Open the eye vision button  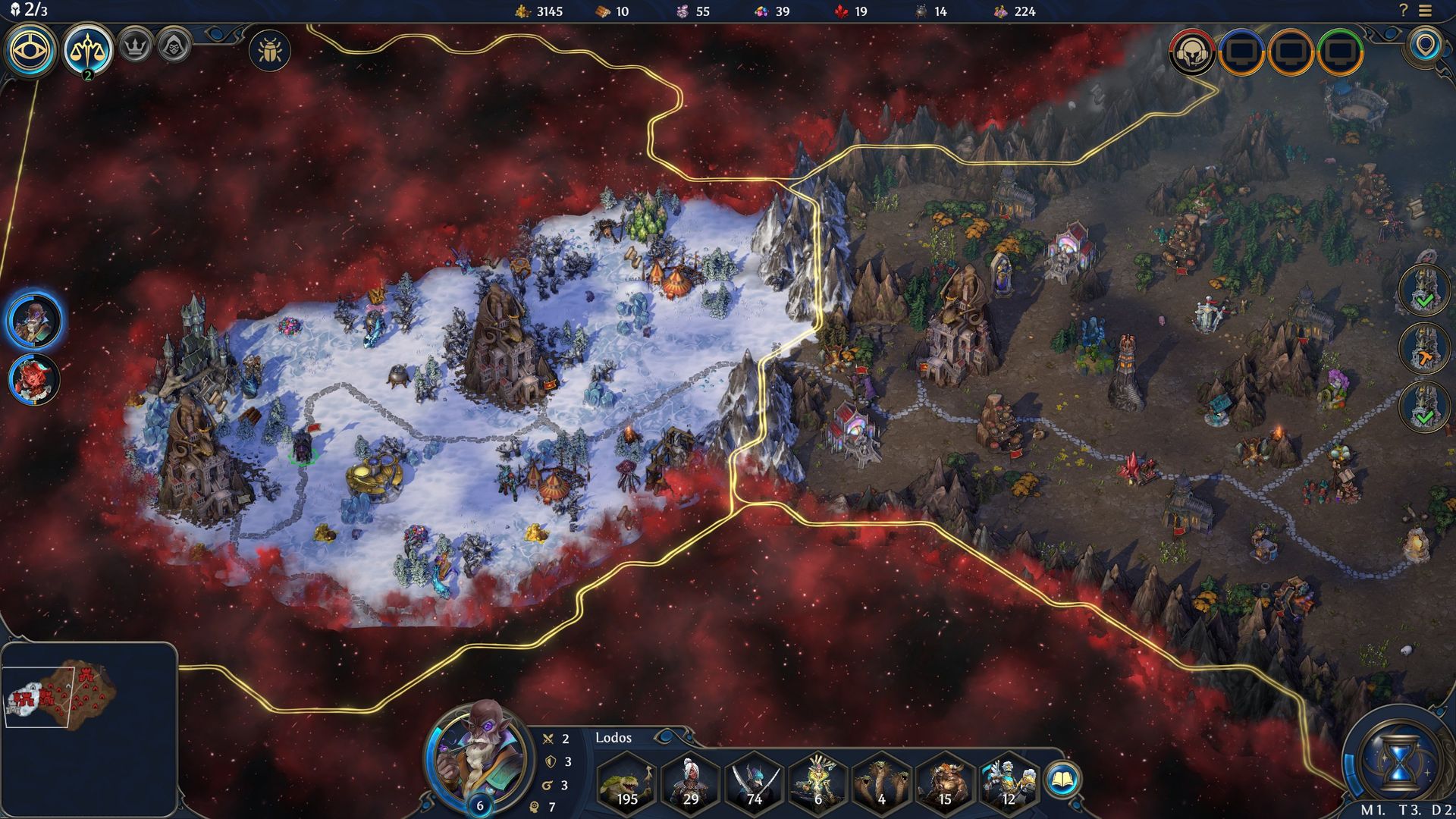pyautogui.click(x=31, y=50)
